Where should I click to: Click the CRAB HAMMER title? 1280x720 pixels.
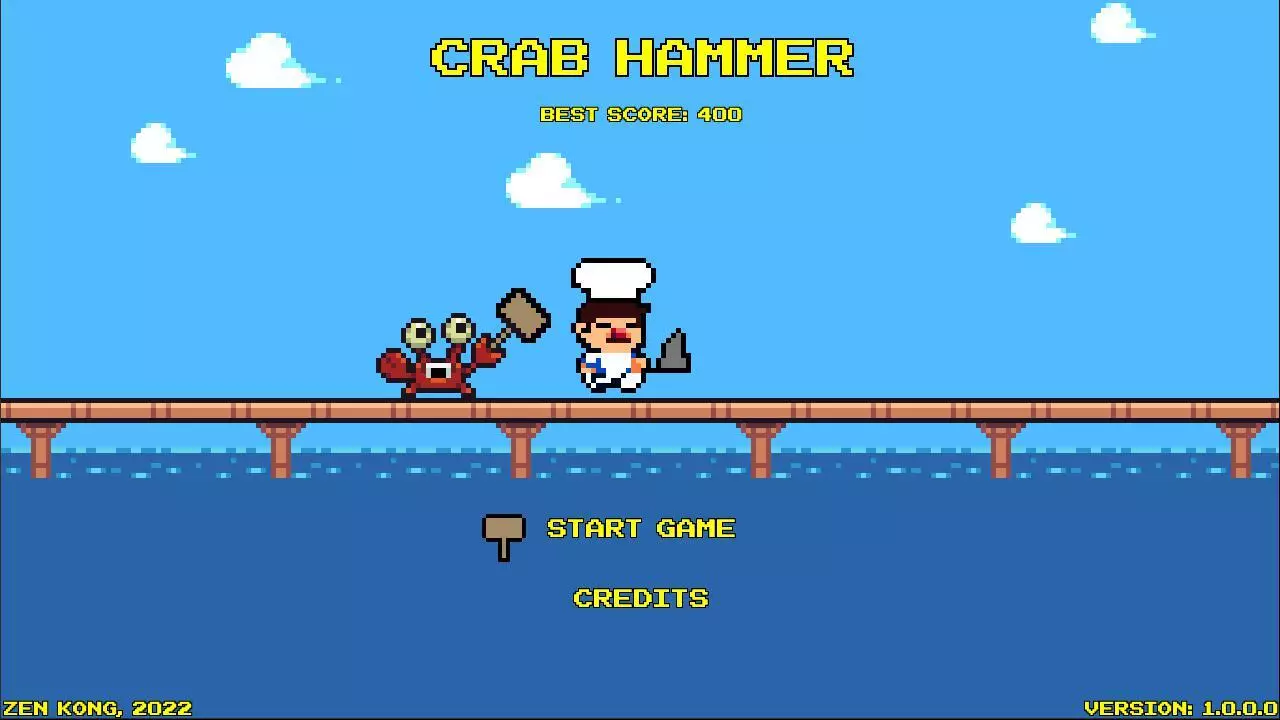tap(640, 58)
